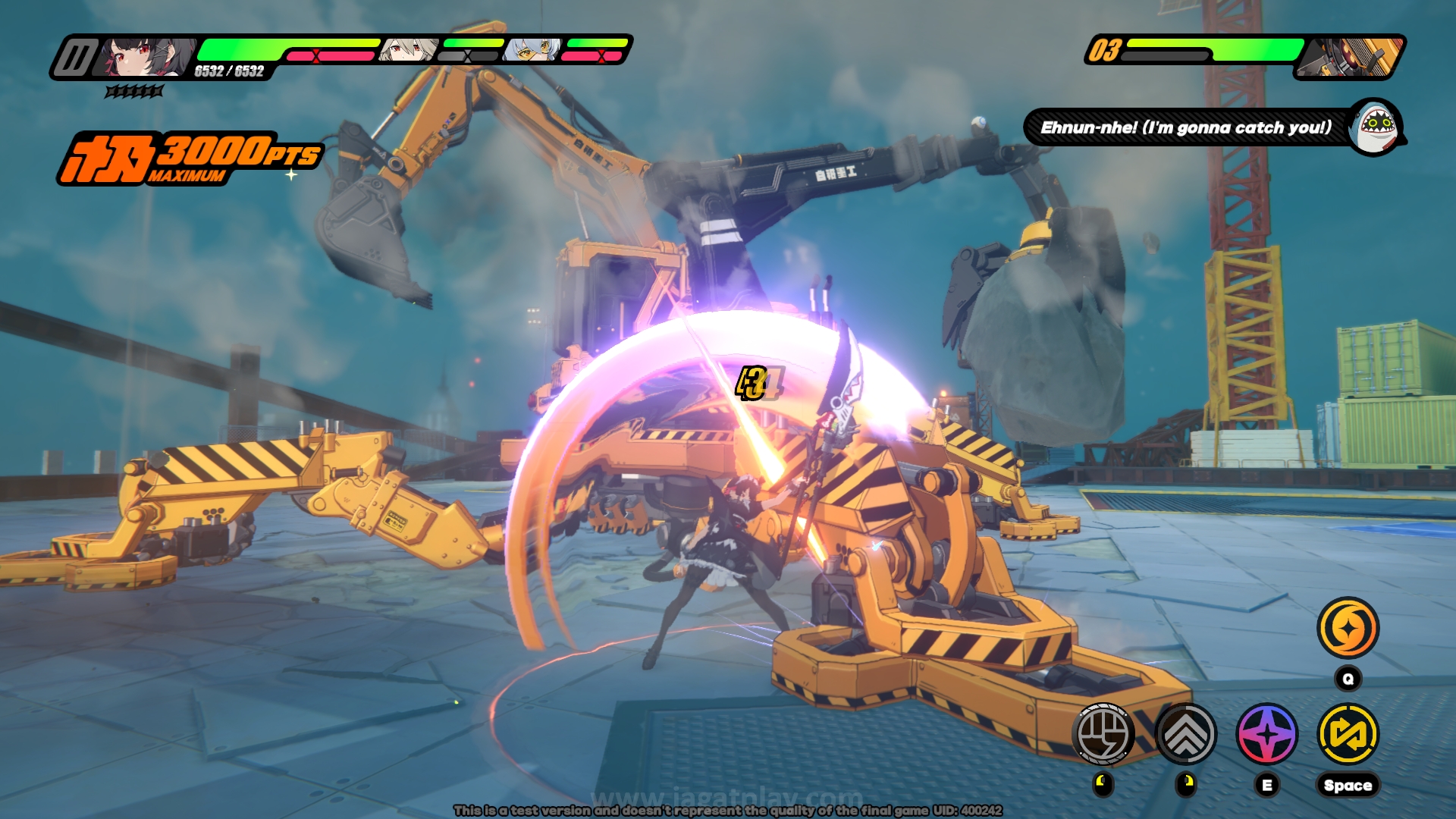Click the boss portrait beside enemy health
Image resolution: width=1456 pixels, height=819 pixels.
click(x=1351, y=57)
